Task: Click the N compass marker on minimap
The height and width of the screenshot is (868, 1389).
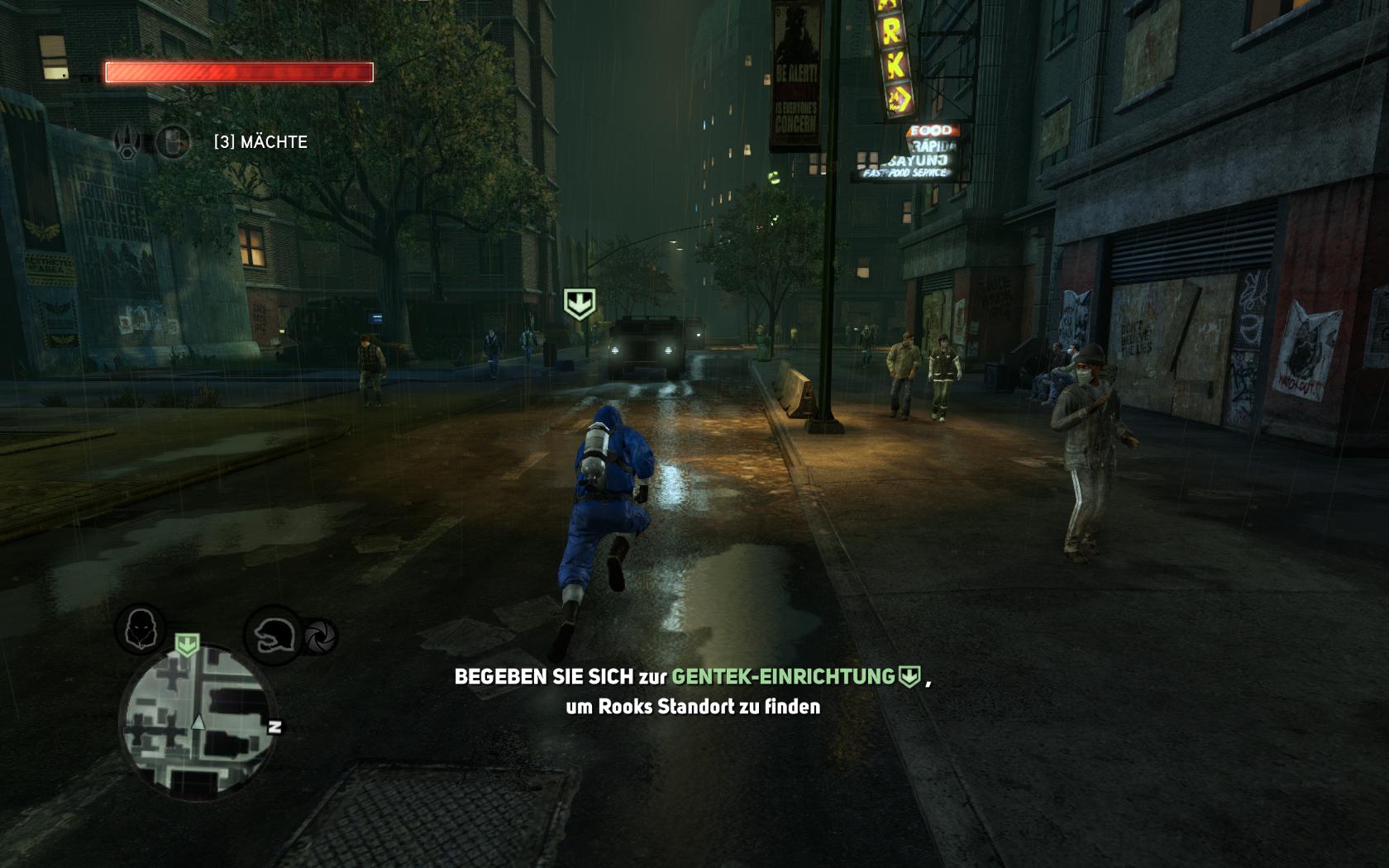Action: click(275, 727)
